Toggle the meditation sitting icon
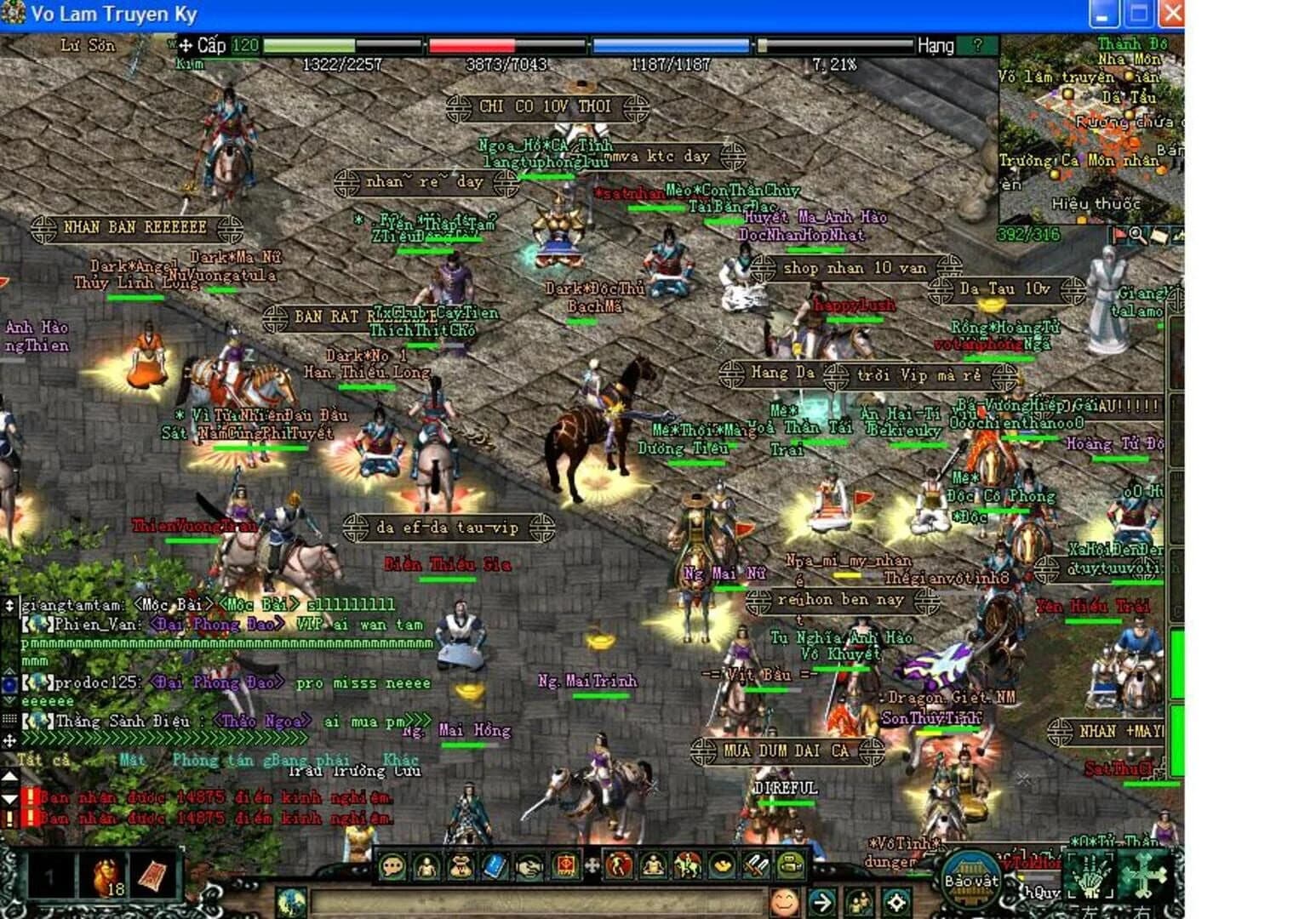 coord(654,865)
